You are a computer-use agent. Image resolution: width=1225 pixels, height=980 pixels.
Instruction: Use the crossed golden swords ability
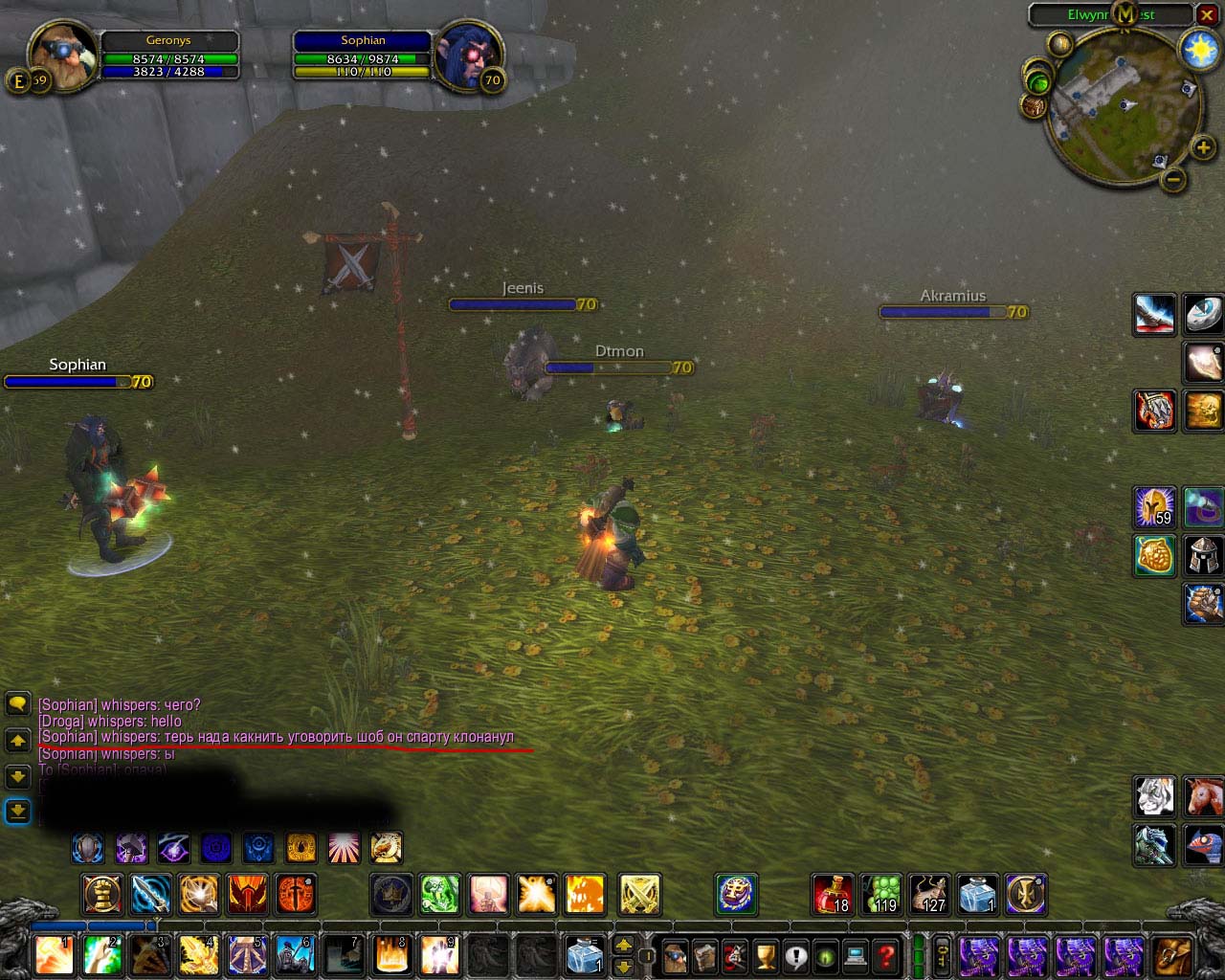coord(639,895)
